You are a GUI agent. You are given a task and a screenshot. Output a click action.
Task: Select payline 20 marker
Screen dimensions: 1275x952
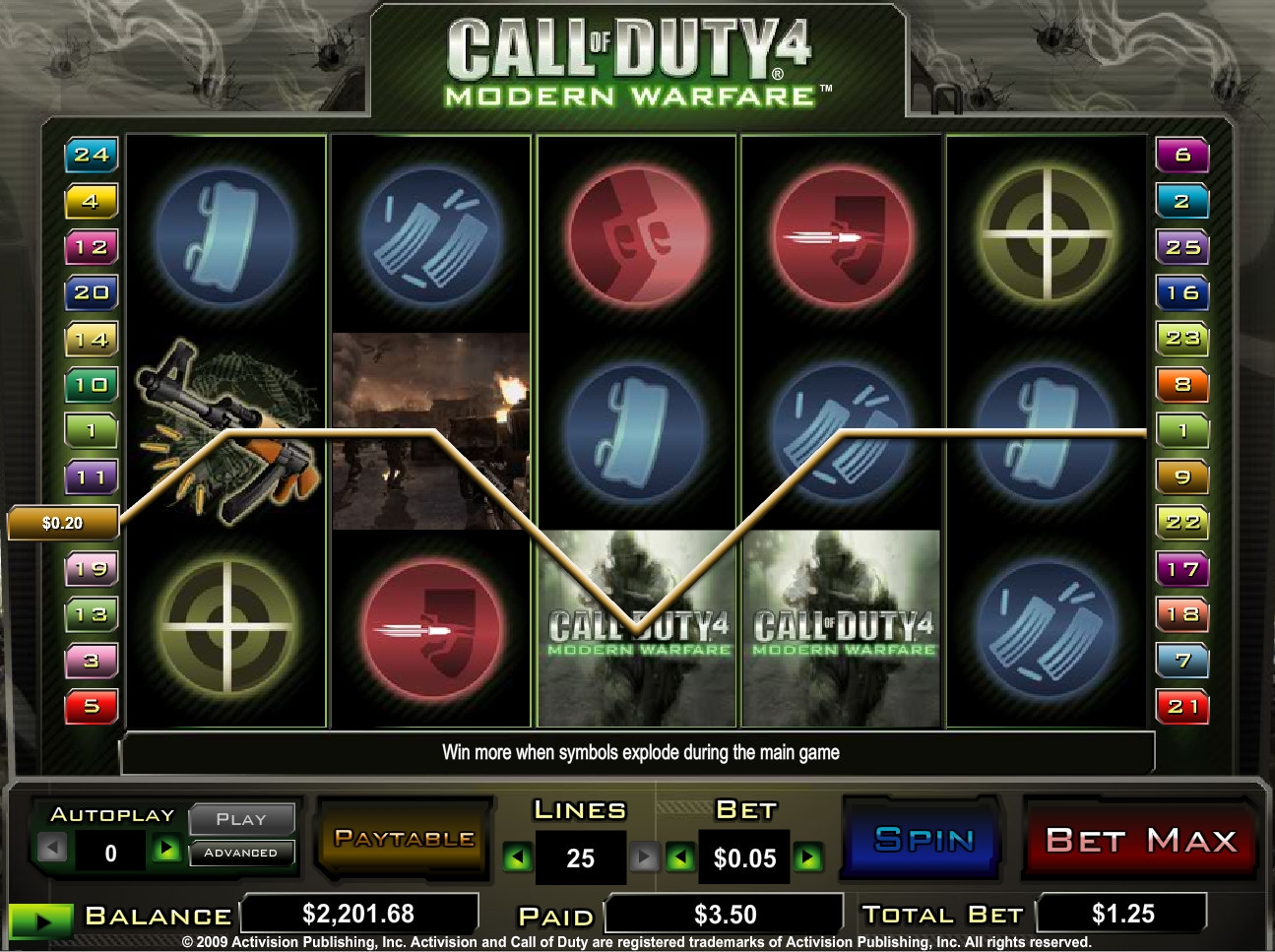click(91, 292)
